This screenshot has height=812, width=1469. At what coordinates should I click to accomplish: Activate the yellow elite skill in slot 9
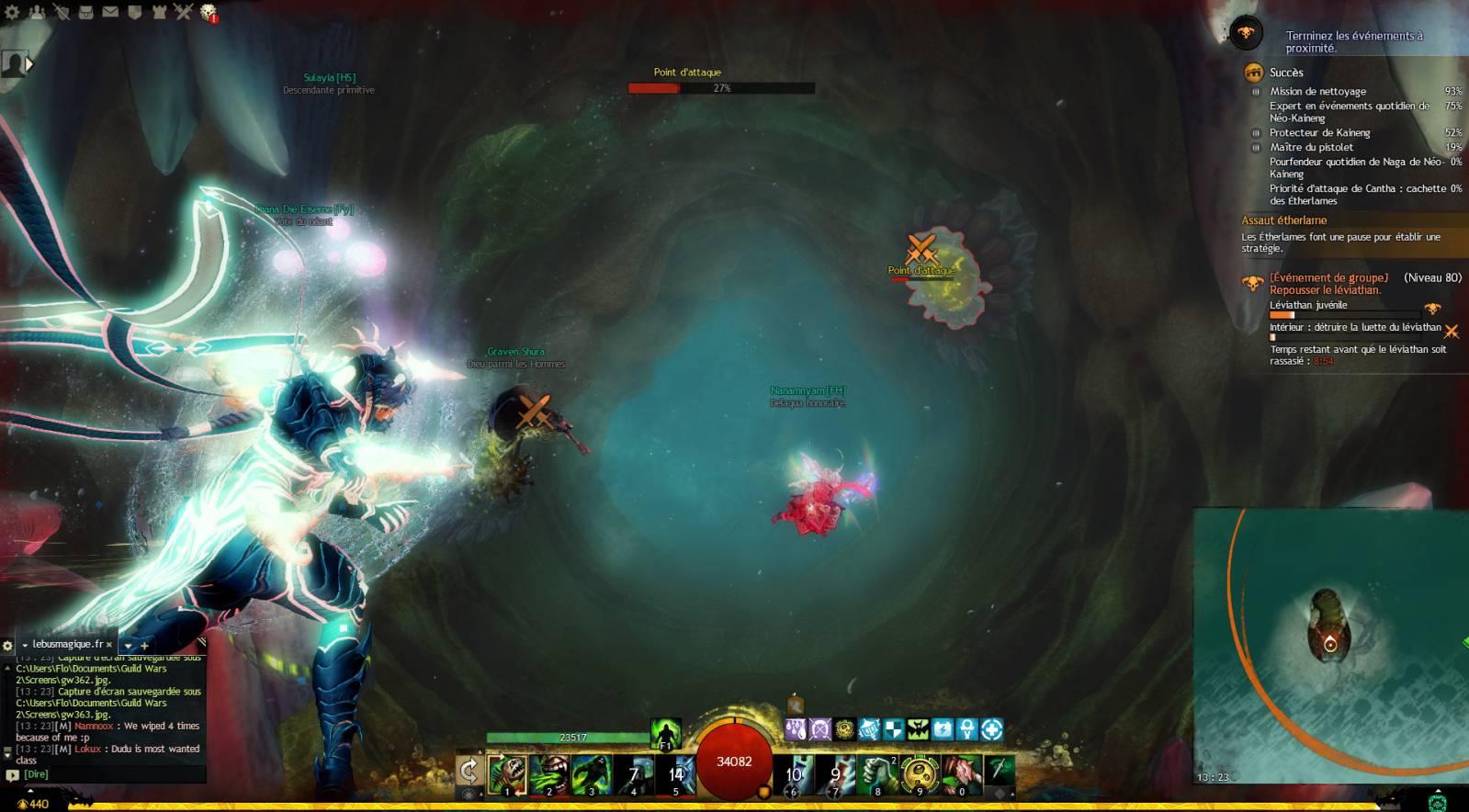pyautogui.click(x=920, y=774)
